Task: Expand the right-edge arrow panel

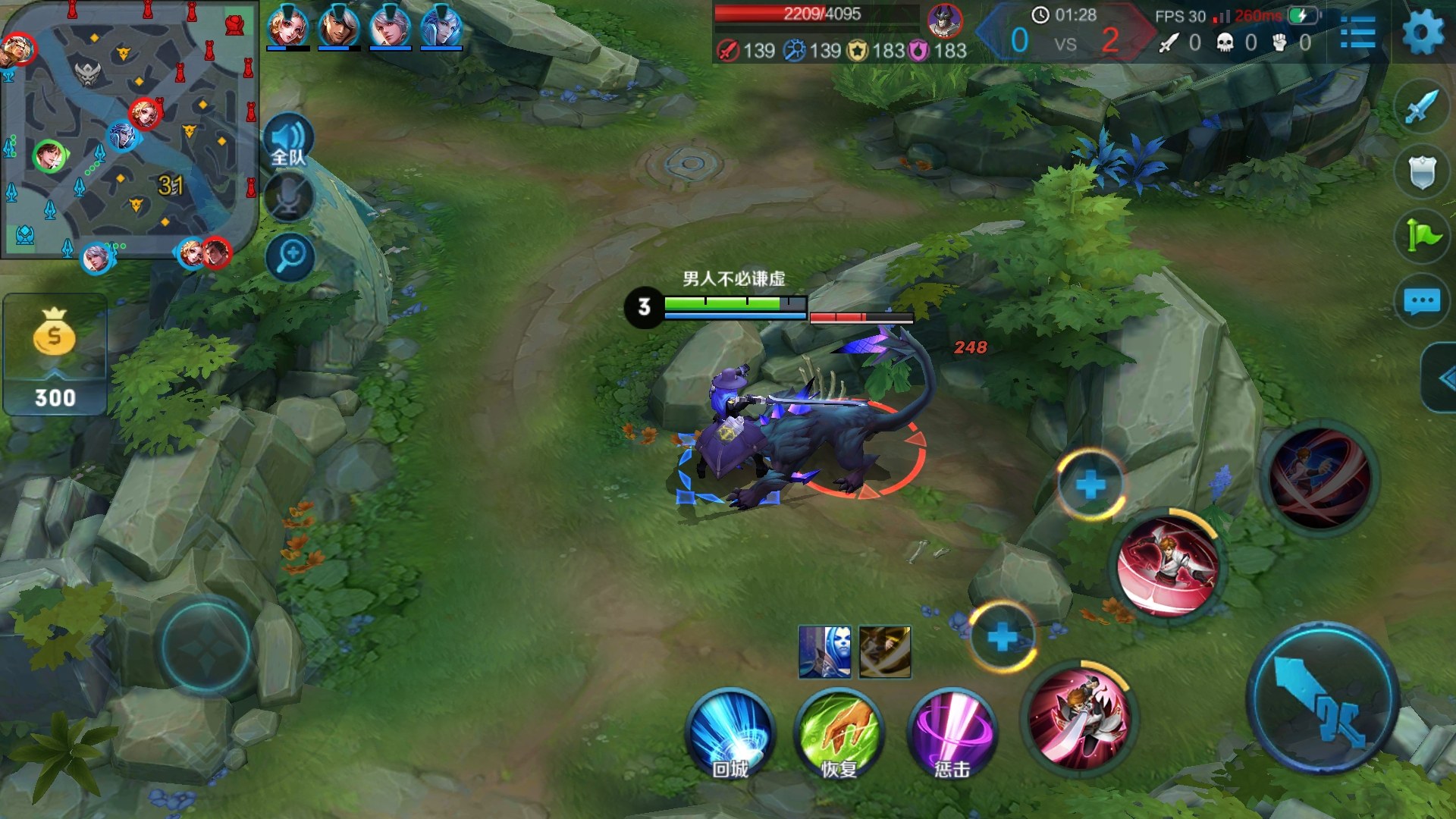Action: pos(1442,378)
